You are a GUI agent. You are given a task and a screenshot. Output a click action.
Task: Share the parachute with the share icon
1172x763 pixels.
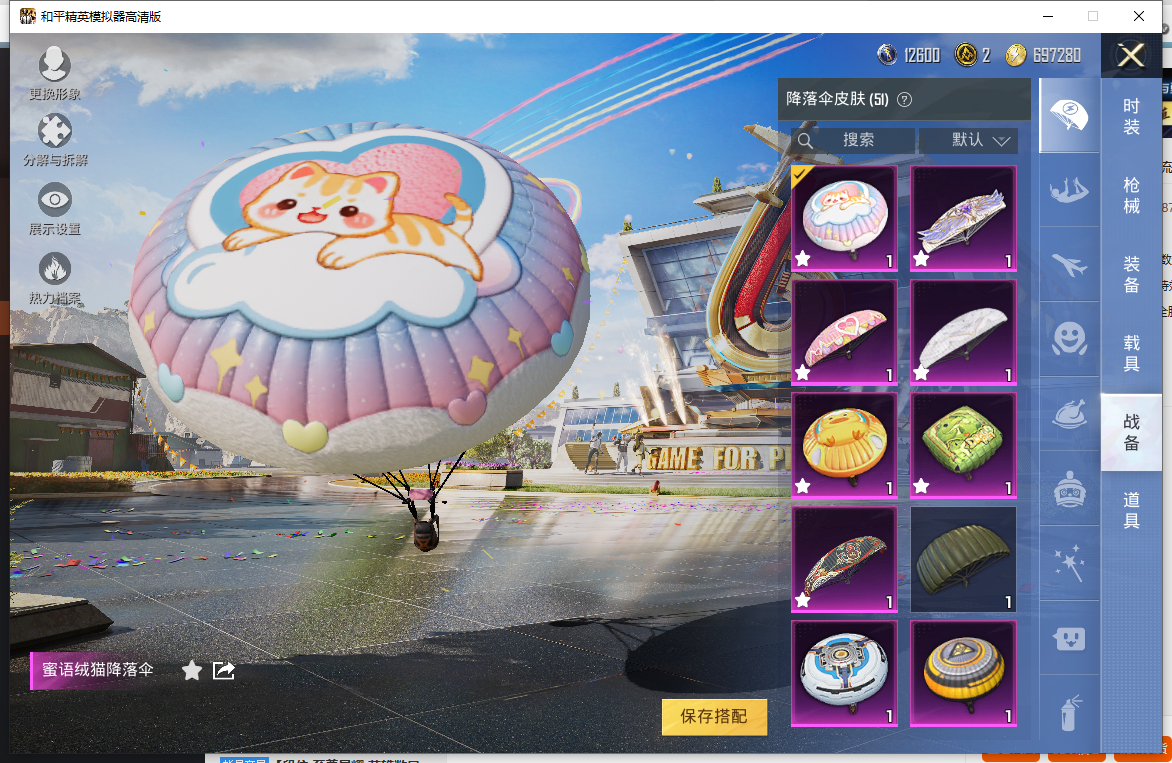pyautogui.click(x=224, y=670)
